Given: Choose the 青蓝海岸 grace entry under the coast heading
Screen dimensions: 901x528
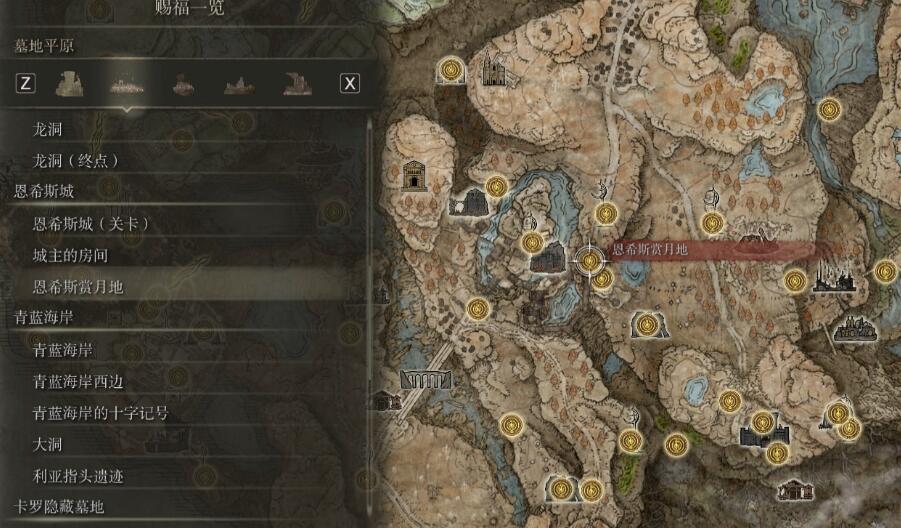Looking at the screenshot, I should (x=63, y=350).
